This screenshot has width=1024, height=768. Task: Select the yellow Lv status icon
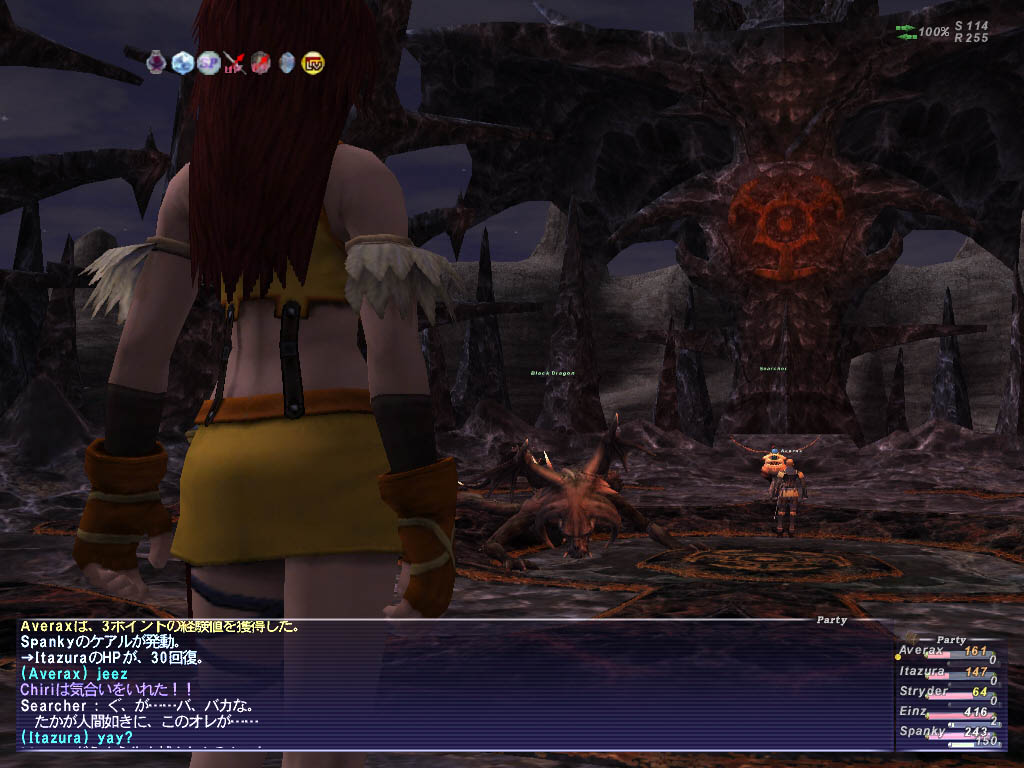[x=312, y=62]
